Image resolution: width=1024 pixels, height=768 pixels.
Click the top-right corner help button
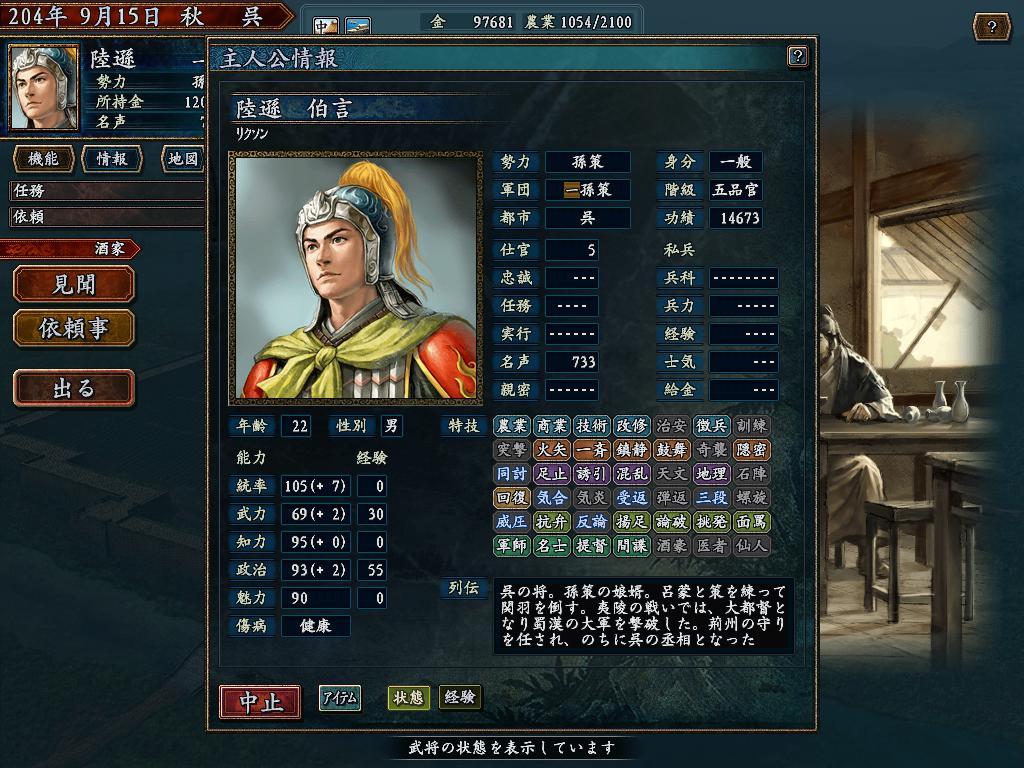click(991, 26)
